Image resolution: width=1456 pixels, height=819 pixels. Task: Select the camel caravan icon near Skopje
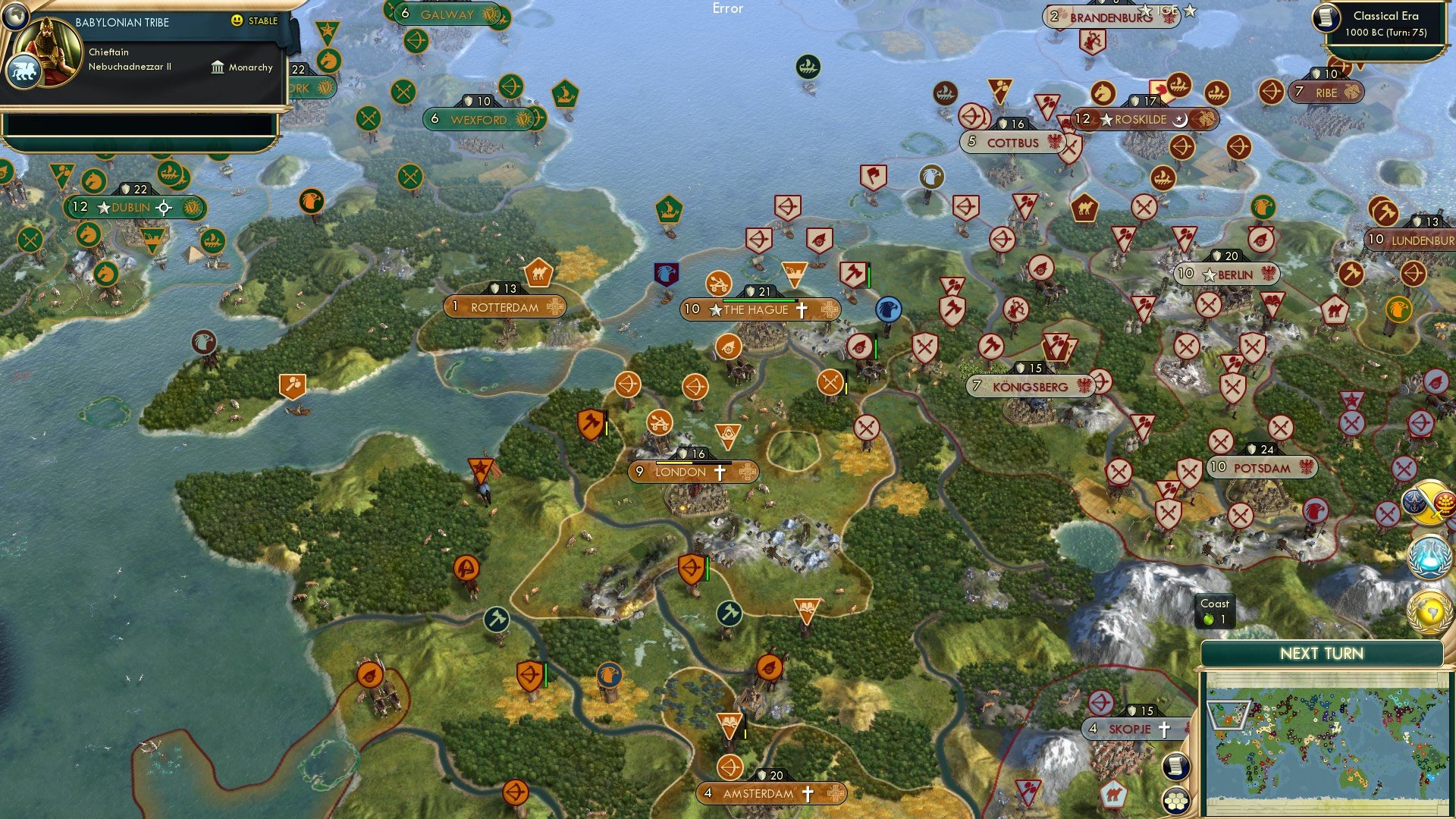tap(1113, 795)
